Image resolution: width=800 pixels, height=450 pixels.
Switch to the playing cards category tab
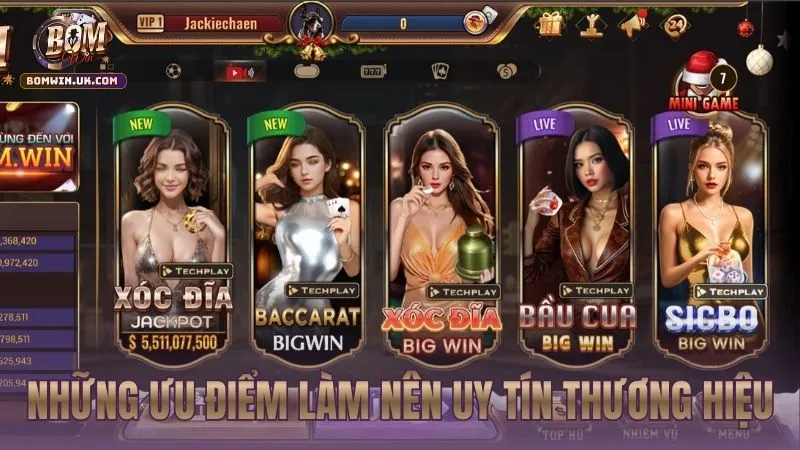439,72
